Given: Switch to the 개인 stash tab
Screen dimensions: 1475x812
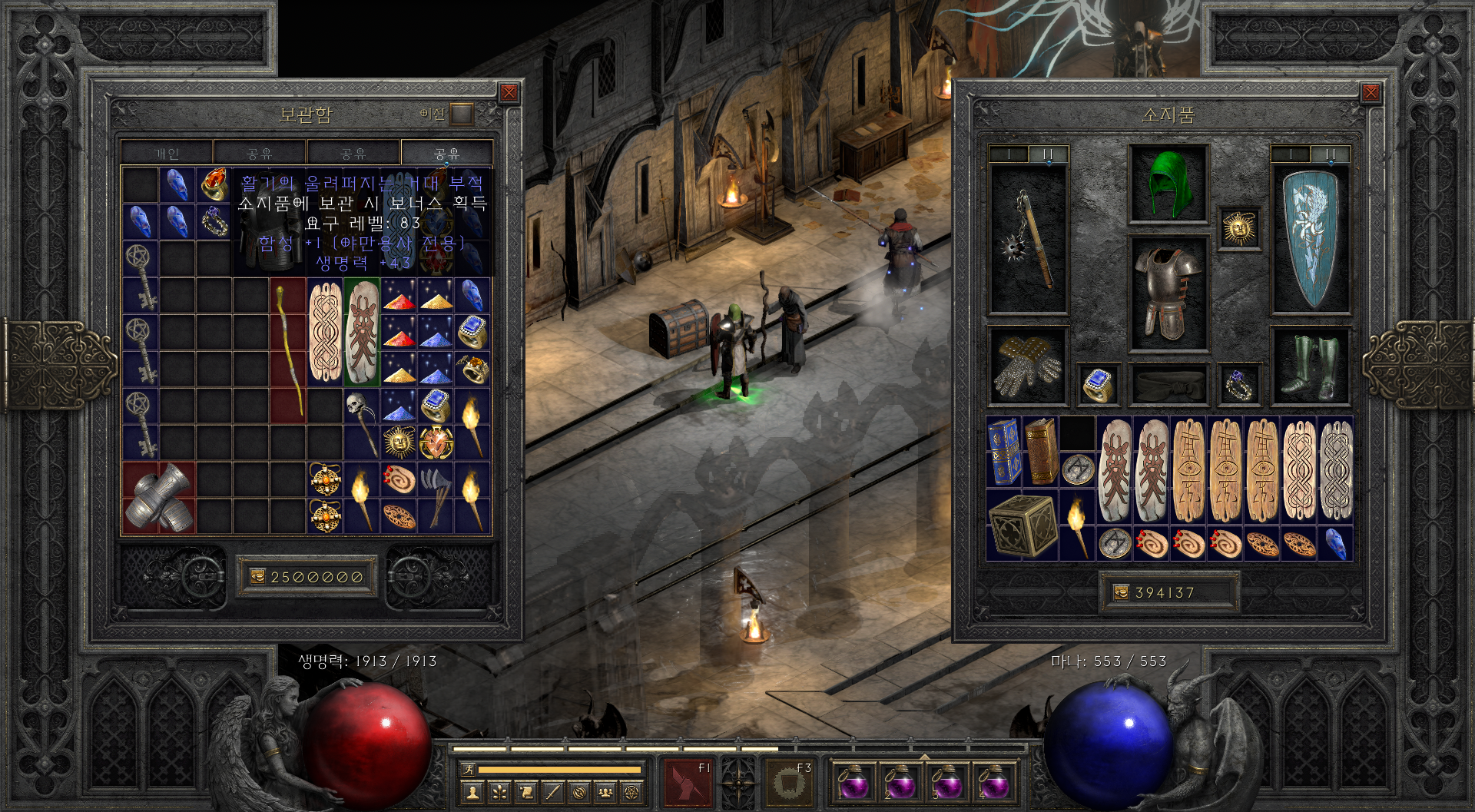Looking at the screenshot, I should pos(167,154).
